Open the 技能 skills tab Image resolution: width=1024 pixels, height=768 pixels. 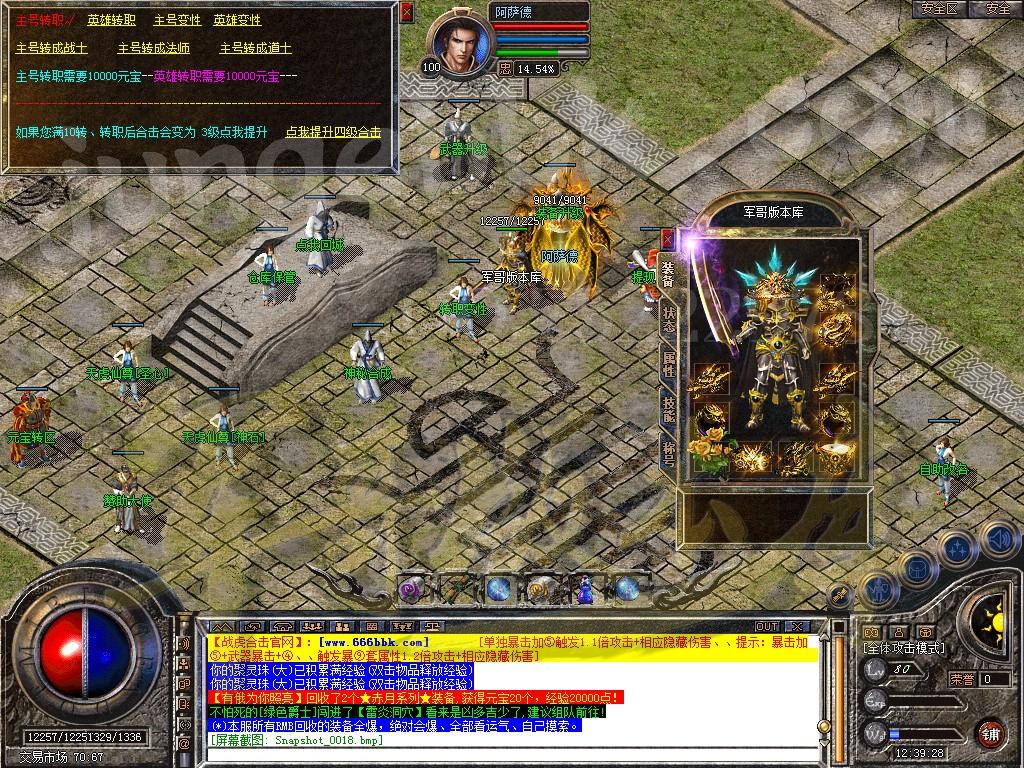(668, 410)
